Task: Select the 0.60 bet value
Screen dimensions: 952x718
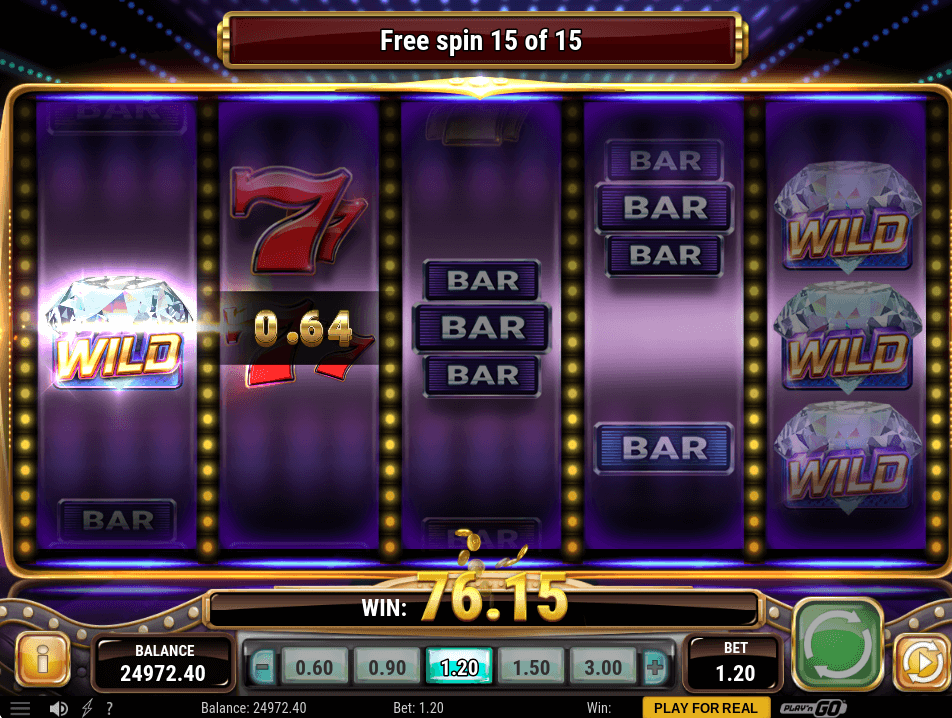Action: [x=314, y=667]
